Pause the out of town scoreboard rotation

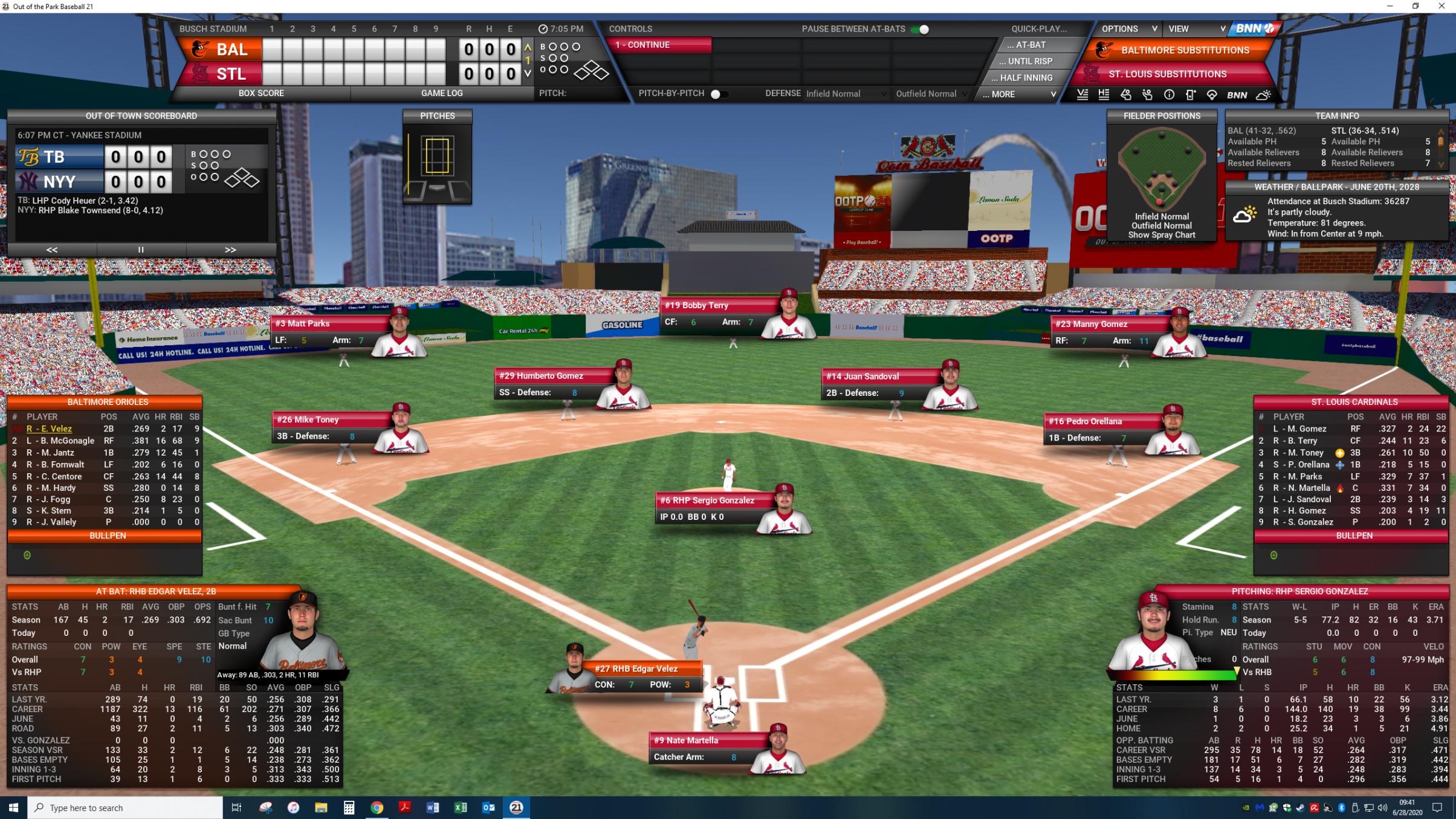tap(141, 250)
